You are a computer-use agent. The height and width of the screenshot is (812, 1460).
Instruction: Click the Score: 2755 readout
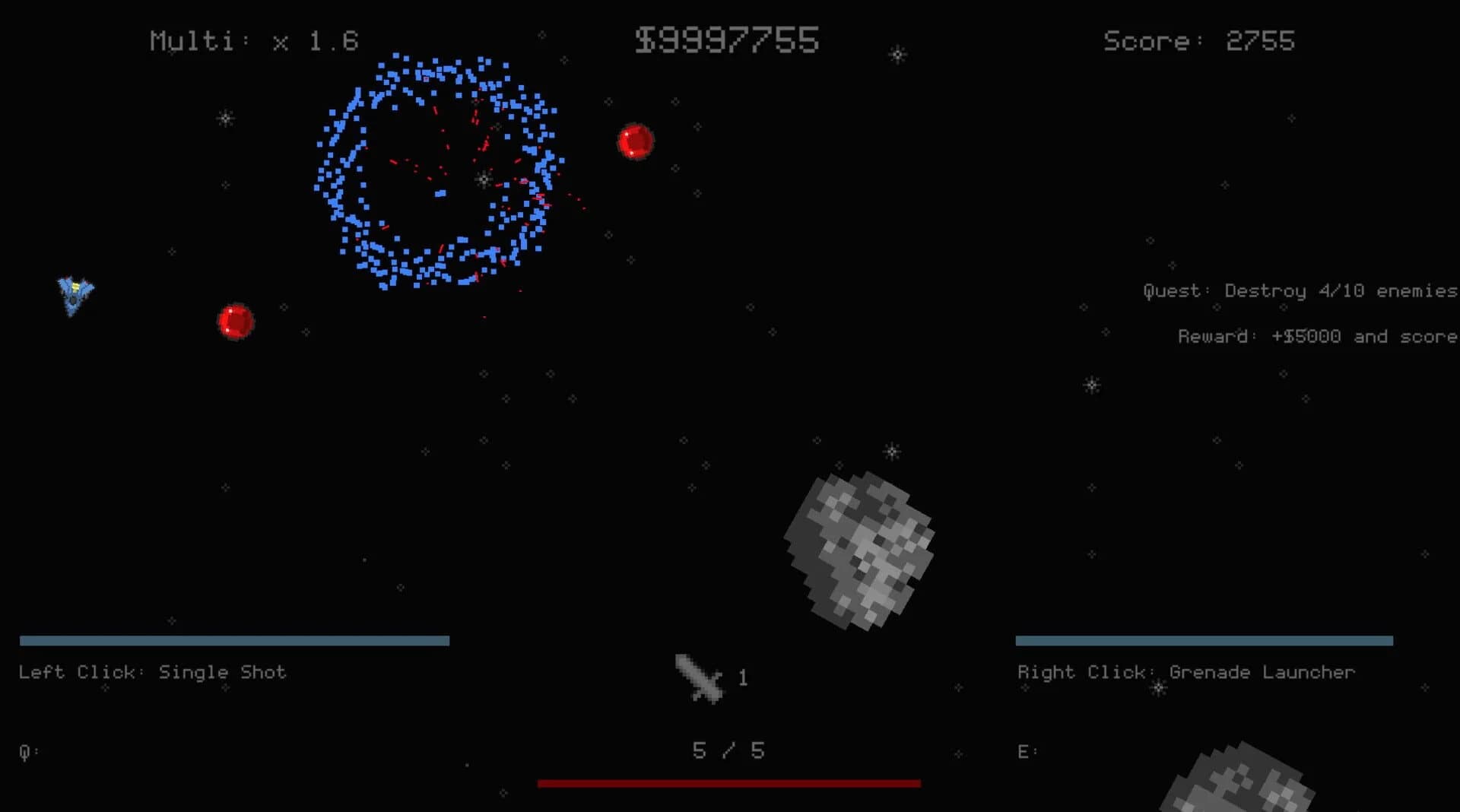pos(1199,42)
